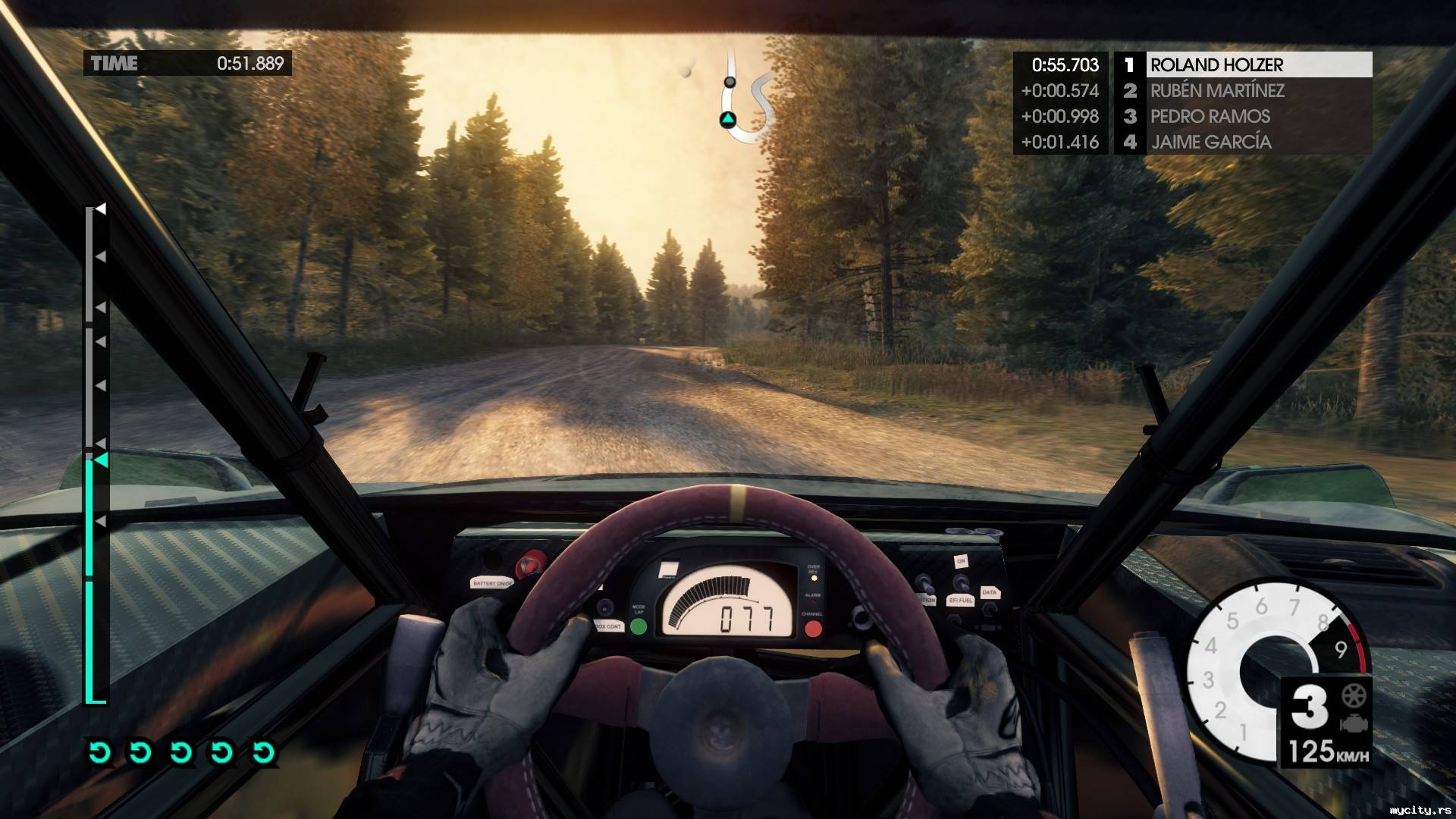Image resolution: width=1456 pixels, height=819 pixels.
Task: Click the teal player marker on minimap
Action: click(x=728, y=119)
